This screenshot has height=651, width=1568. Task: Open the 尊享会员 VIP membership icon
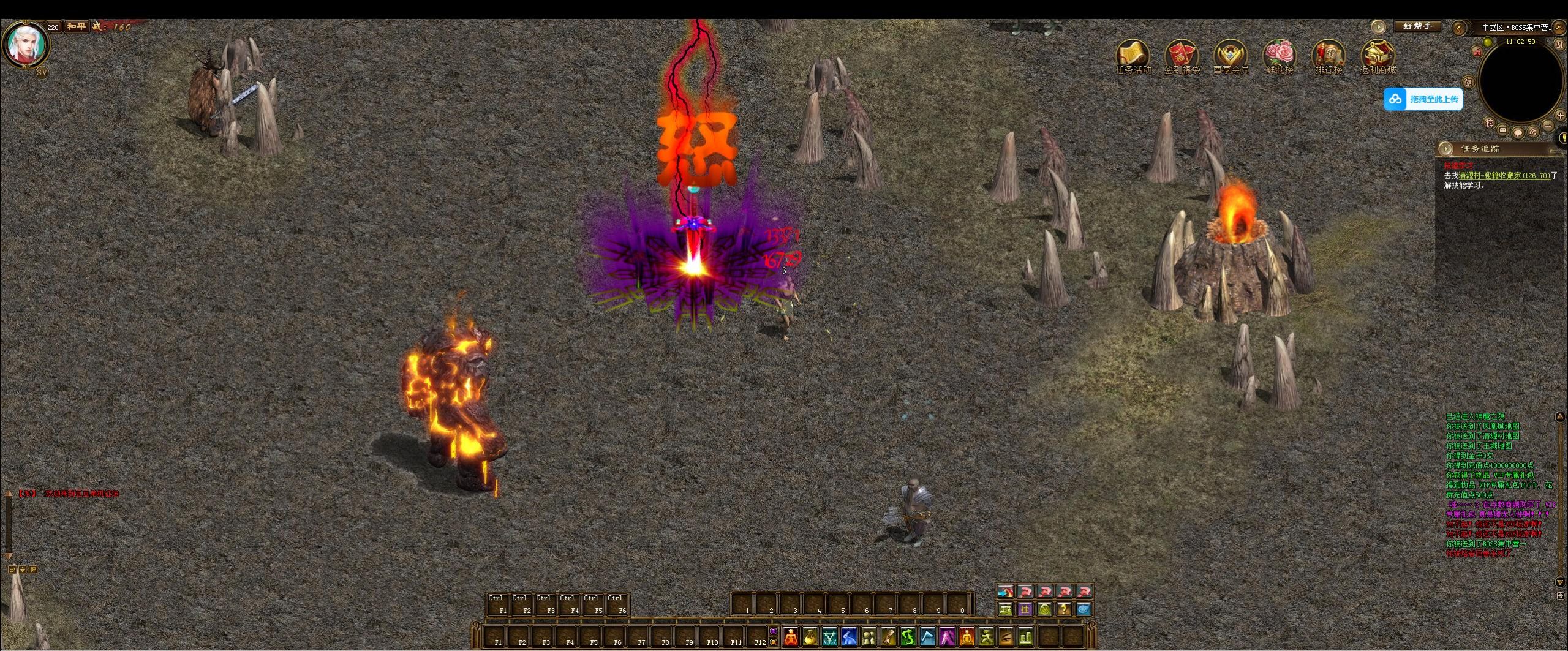pyautogui.click(x=1231, y=56)
